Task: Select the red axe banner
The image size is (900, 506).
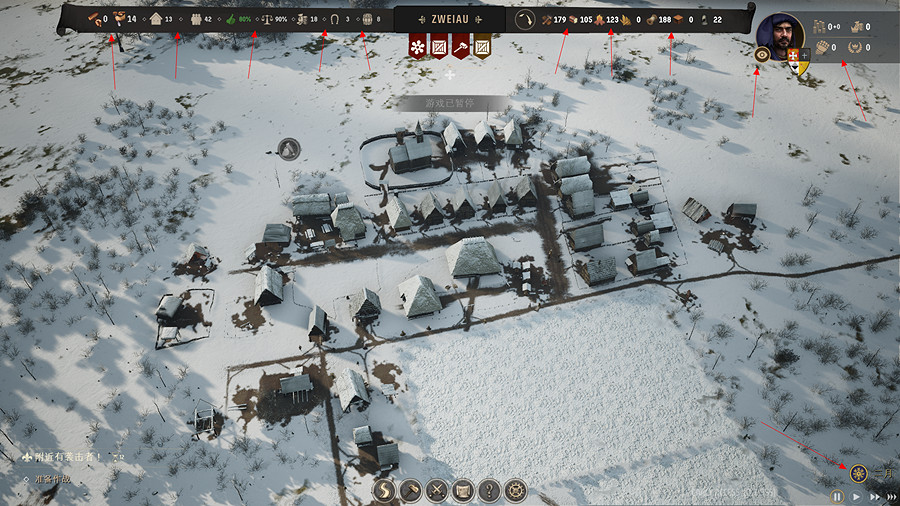Action: [460, 45]
